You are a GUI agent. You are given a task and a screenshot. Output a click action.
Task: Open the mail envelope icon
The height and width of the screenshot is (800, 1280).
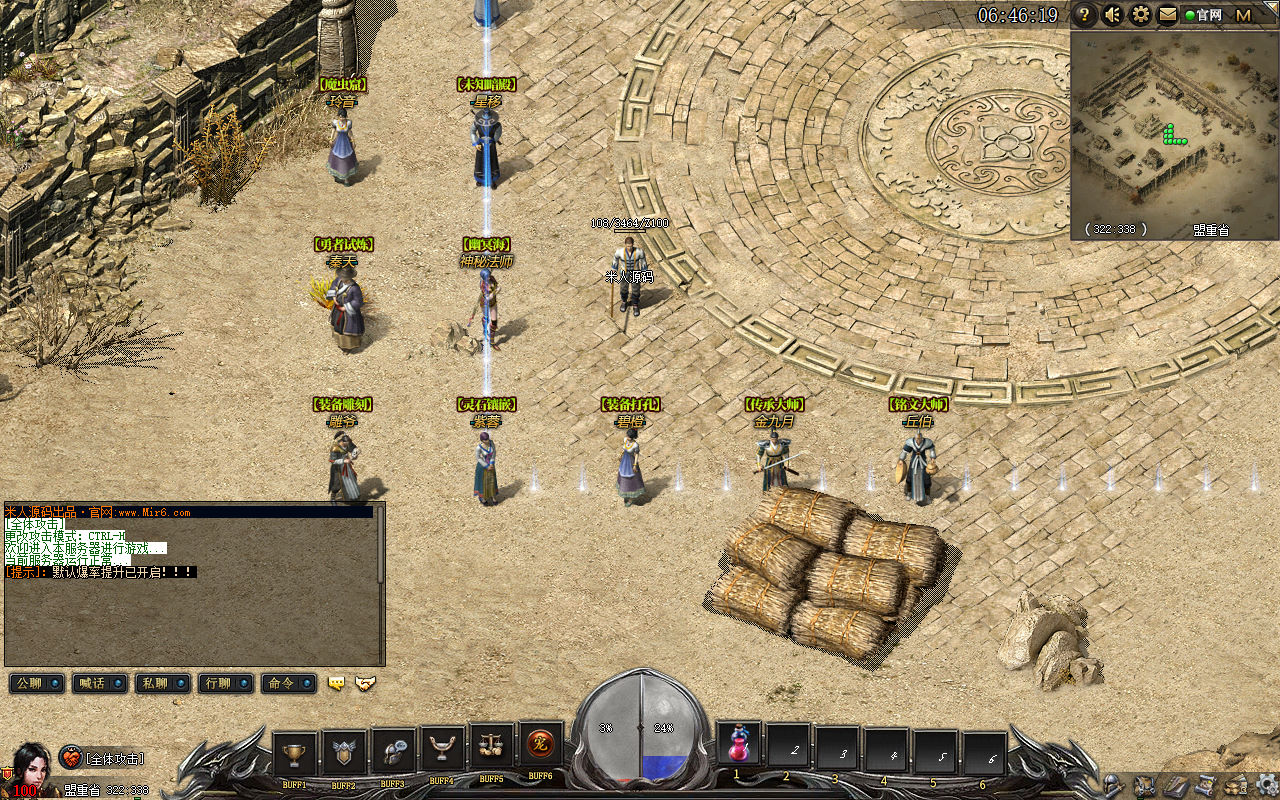pos(1167,15)
